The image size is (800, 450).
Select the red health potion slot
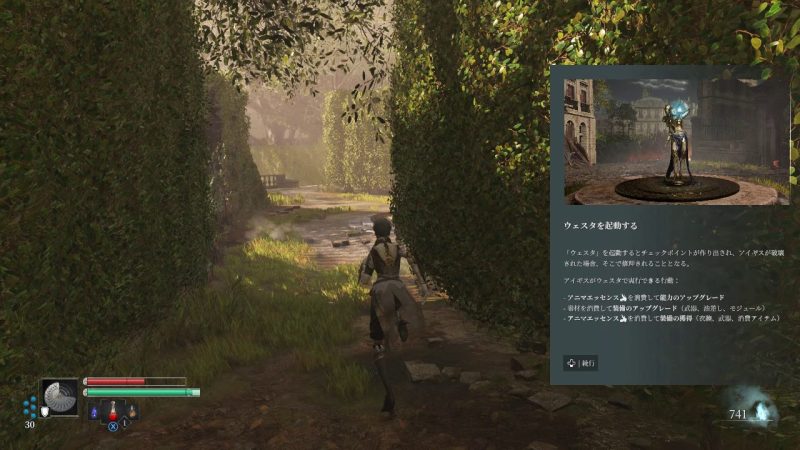113,410
